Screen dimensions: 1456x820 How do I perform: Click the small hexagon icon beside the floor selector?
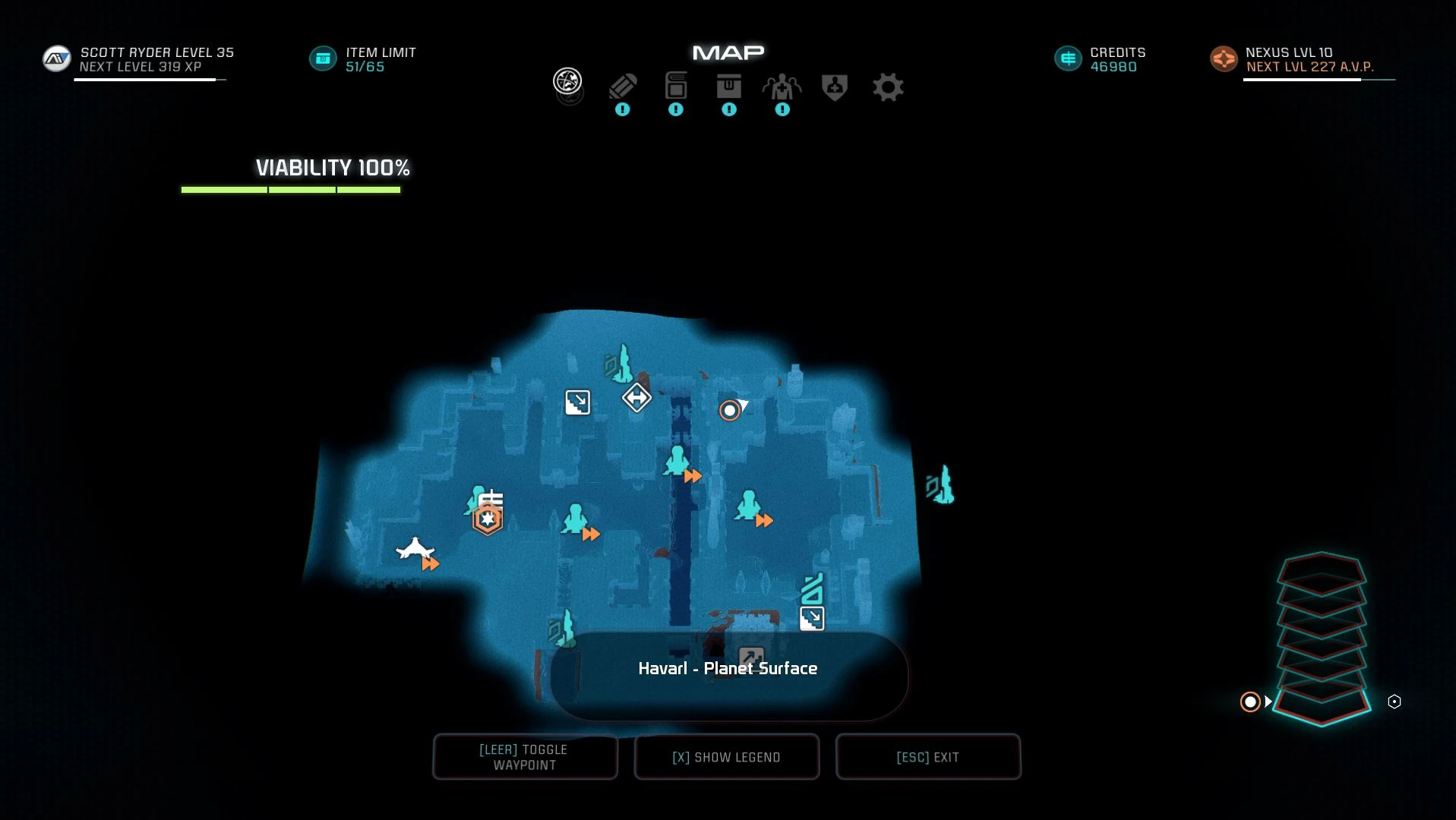pyautogui.click(x=1394, y=702)
